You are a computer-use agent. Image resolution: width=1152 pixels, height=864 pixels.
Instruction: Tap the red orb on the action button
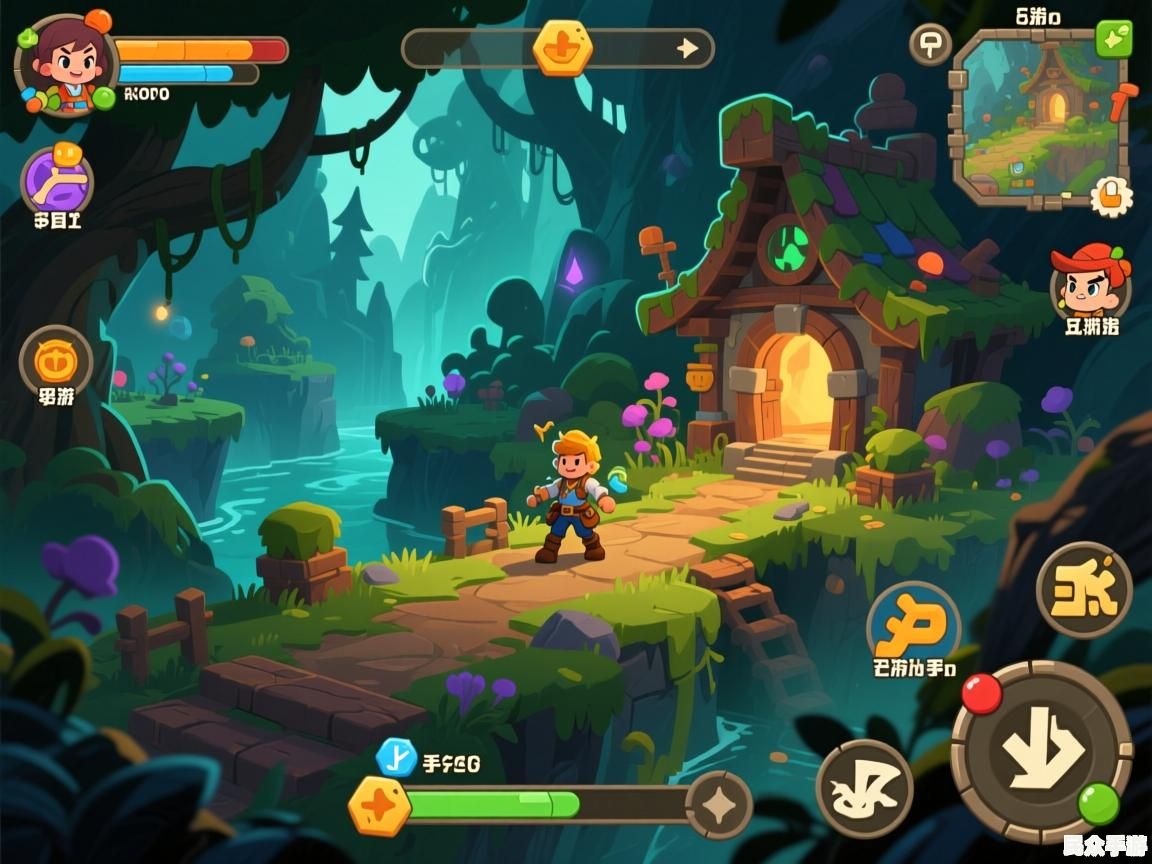click(x=981, y=693)
